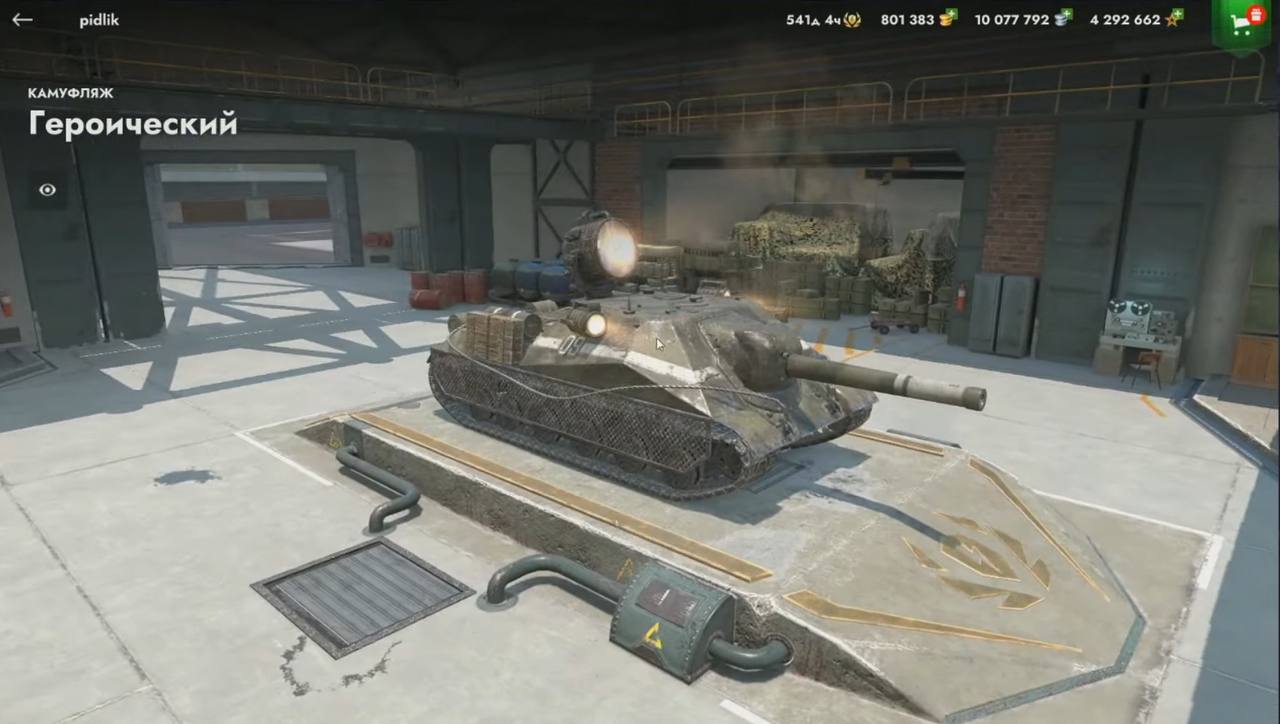1280x724 pixels.
Task: Go back using the arrow button
Action: pyautogui.click(x=22, y=20)
